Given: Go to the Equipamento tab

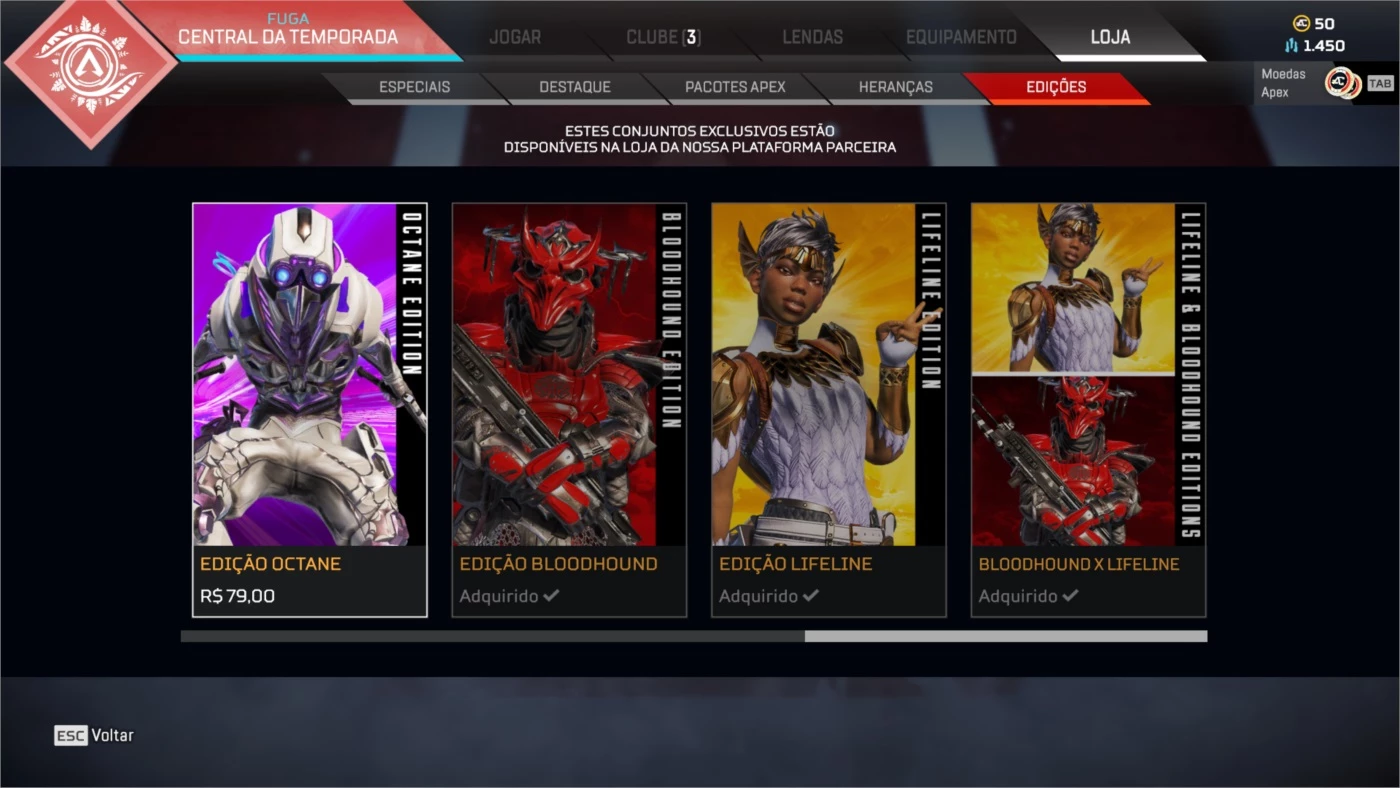Looking at the screenshot, I should tap(961, 38).
